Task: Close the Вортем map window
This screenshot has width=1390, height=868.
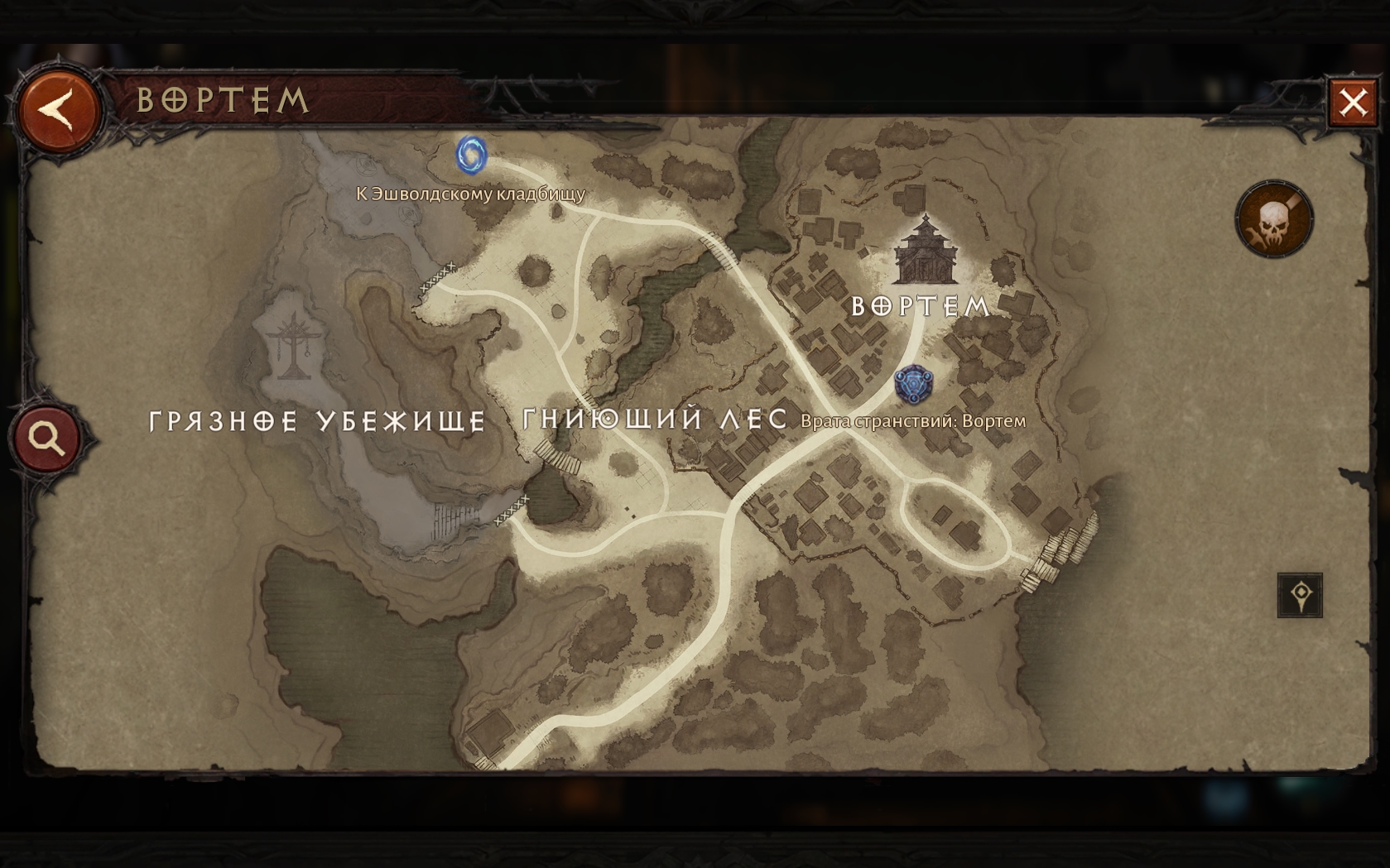Action: click(1353, 103)
